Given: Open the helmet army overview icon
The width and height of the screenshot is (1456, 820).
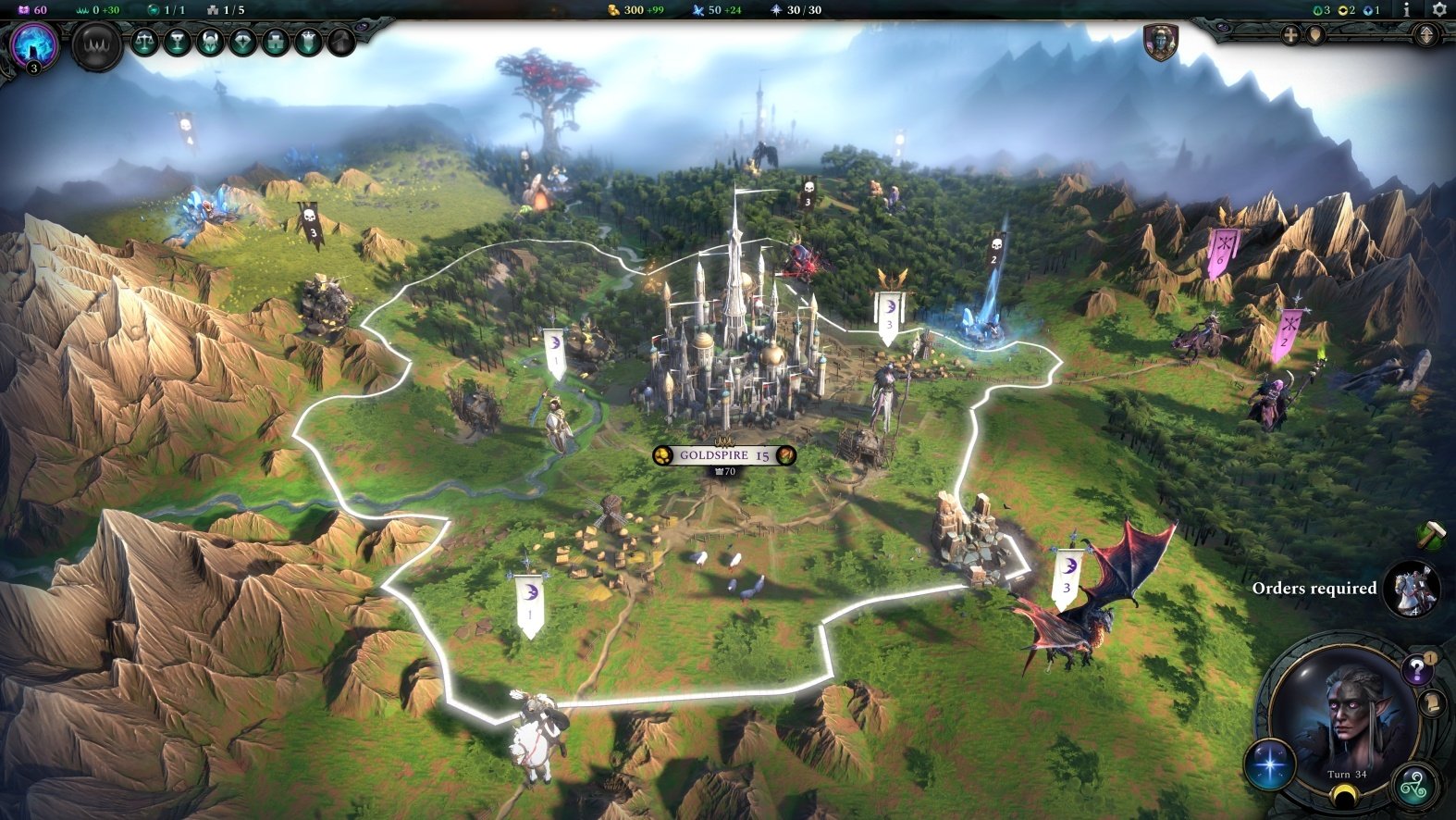Looking at the screenshot, I should point(211,43).
